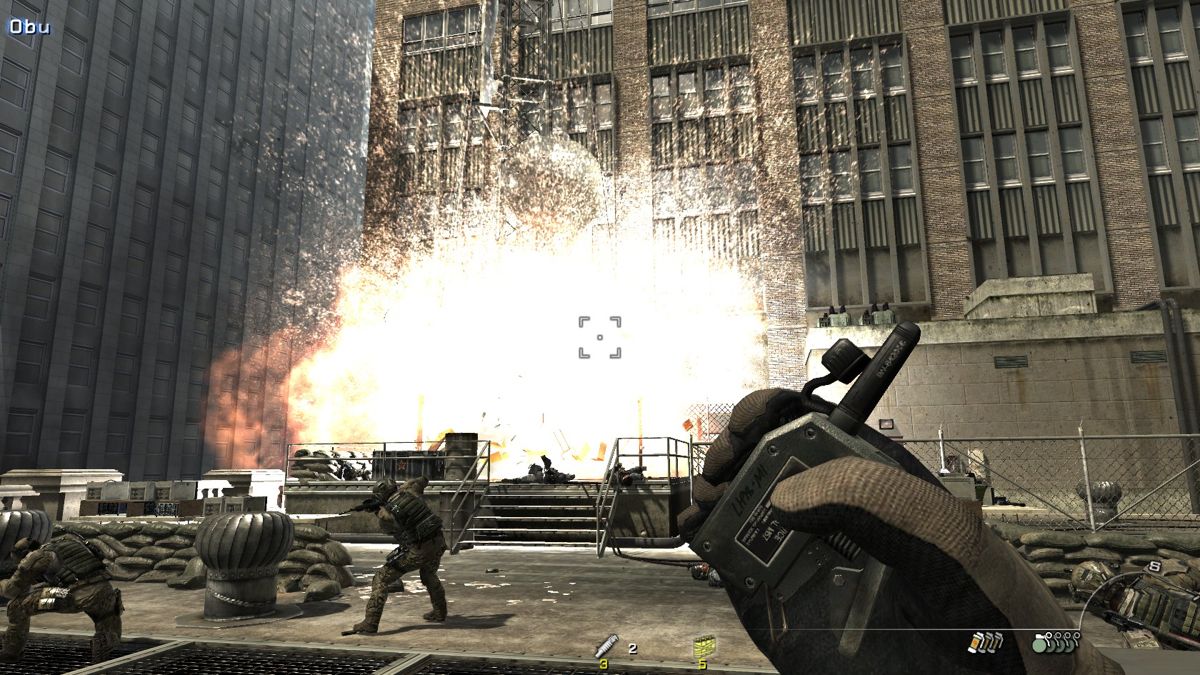The width and height of the screenshot is (1200, 675).
Task: Click the flashbang grenades icon
Action: click(985, 643)
